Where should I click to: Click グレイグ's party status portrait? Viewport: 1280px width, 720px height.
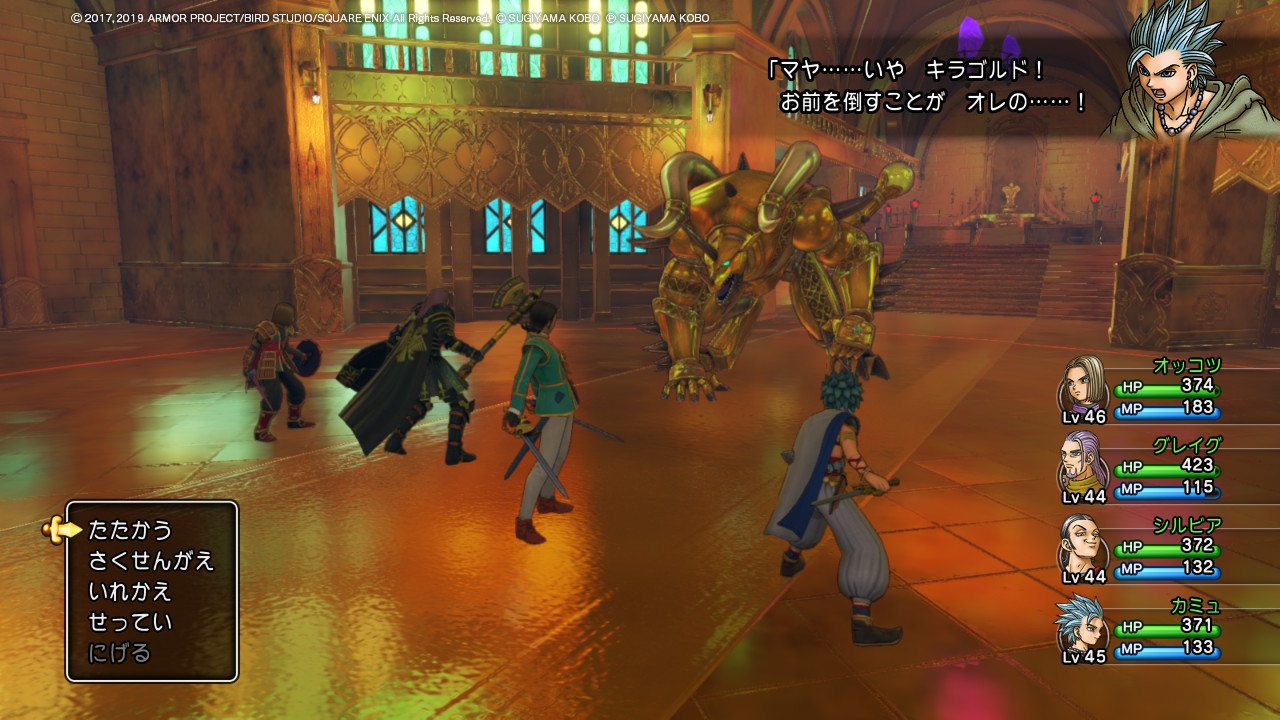tap(1084, 464)
